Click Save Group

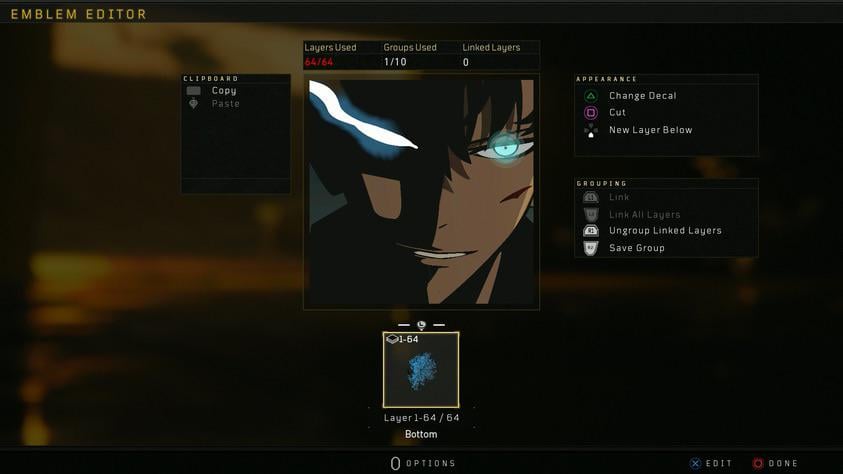tap(636, 248)
